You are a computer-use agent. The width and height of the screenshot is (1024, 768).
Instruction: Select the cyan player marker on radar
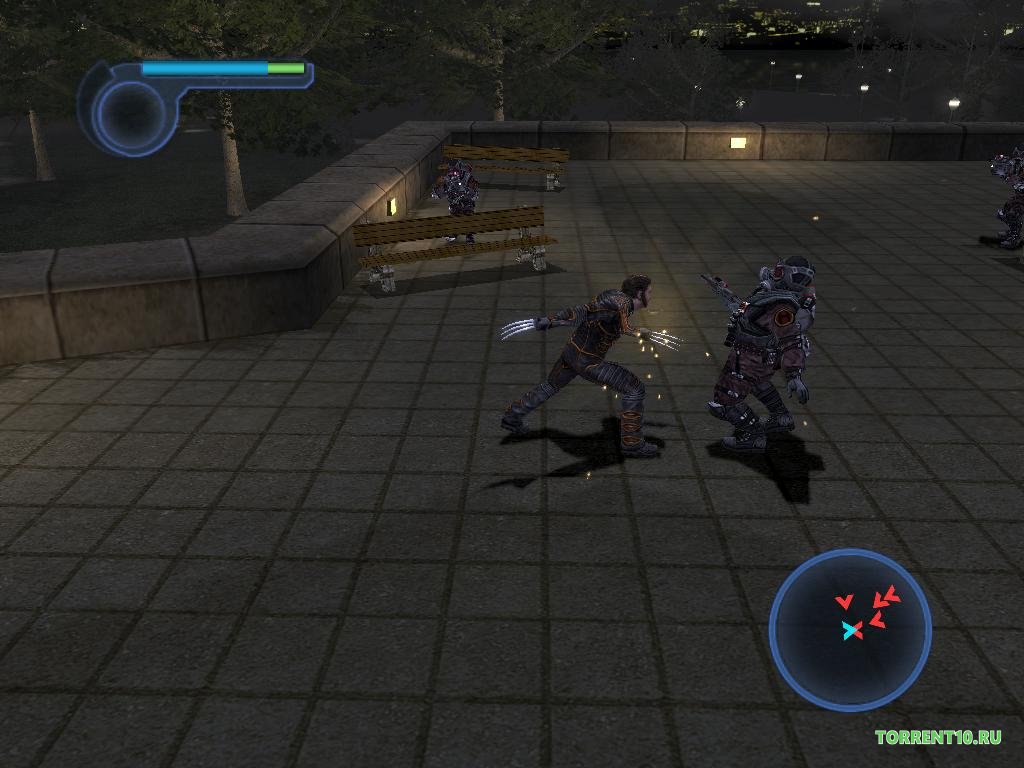pos(851,630)
